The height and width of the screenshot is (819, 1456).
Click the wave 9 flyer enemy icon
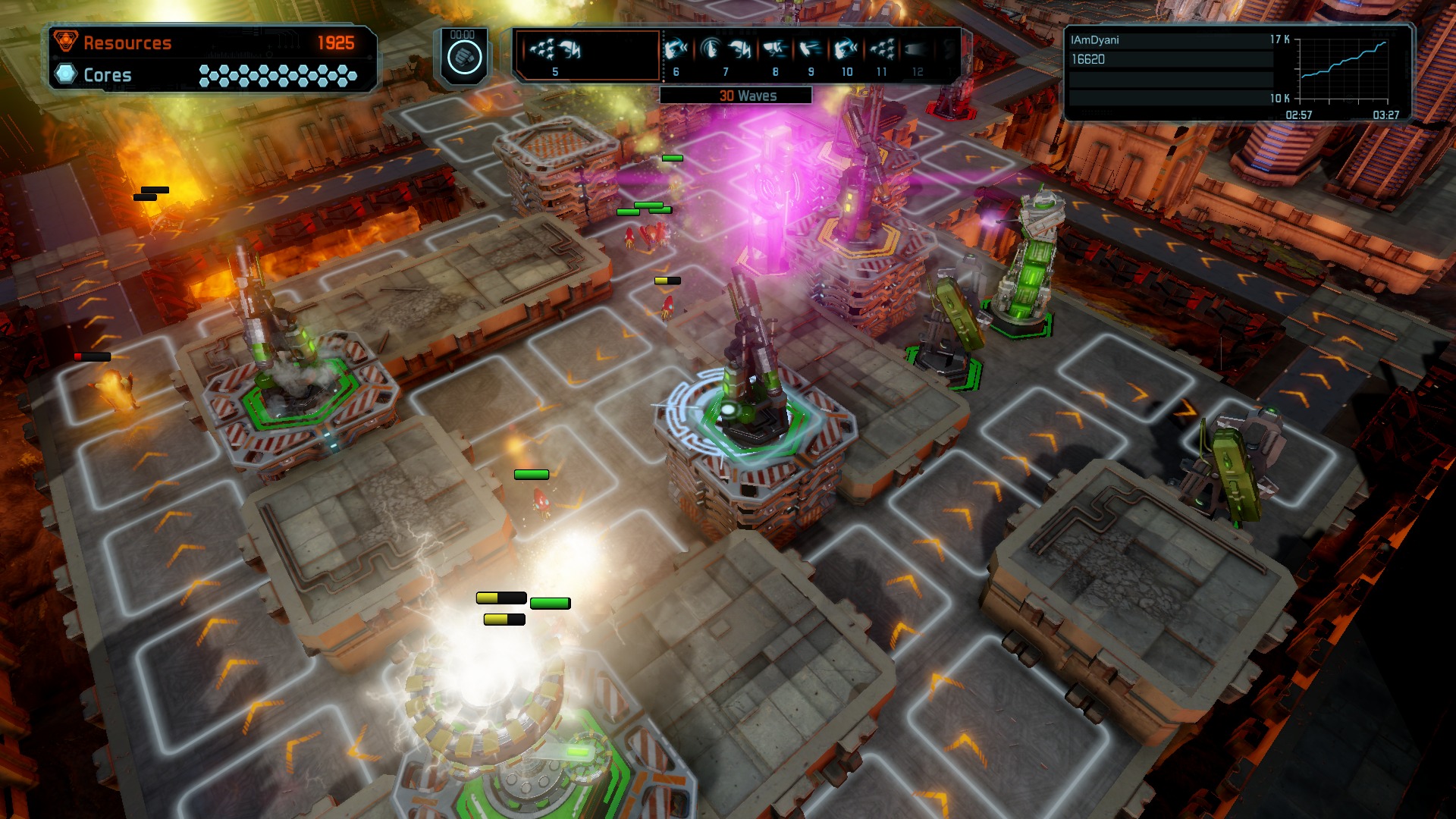click(811, 47)
